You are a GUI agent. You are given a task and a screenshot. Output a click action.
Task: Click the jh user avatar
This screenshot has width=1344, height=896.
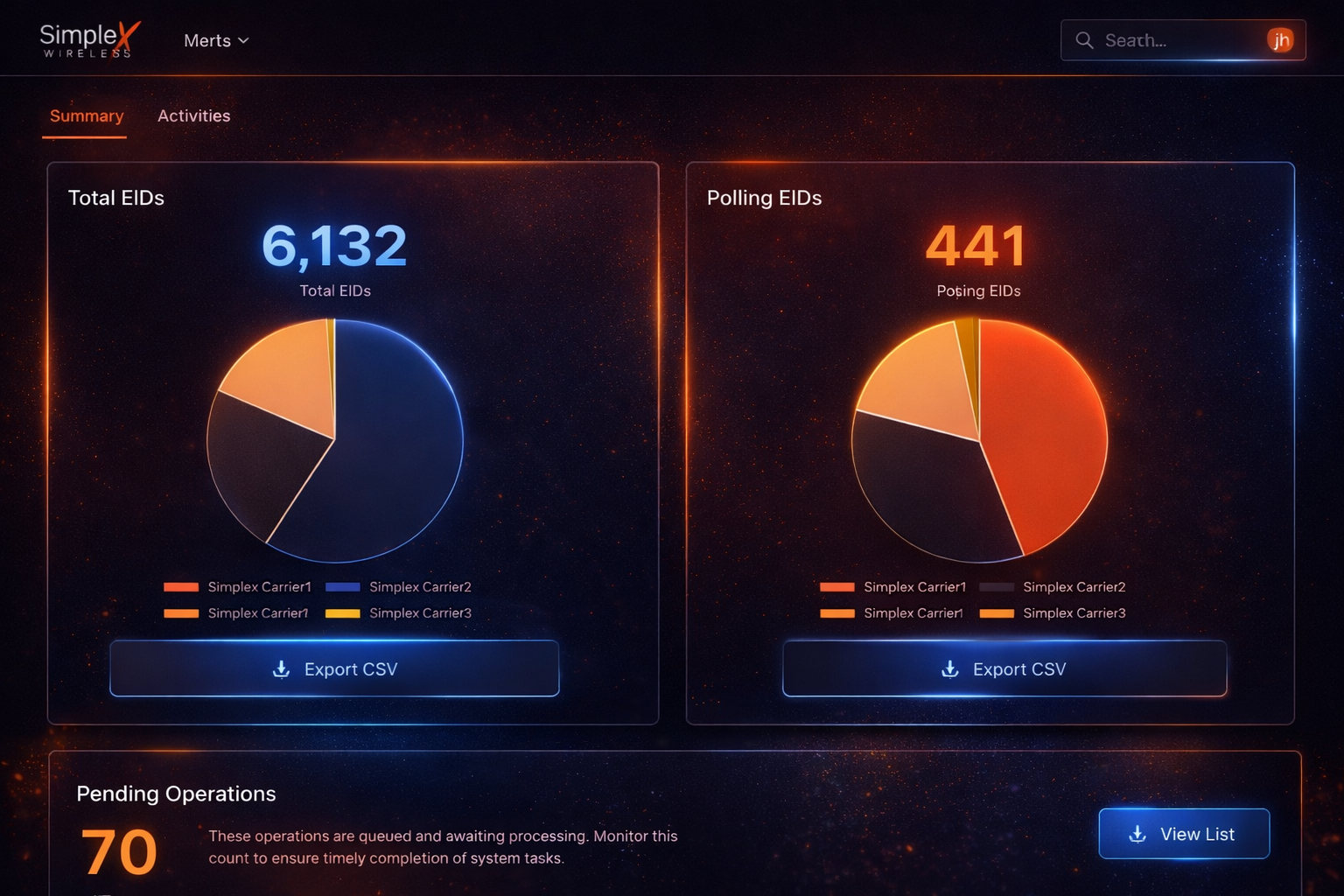coord(1281,40)
